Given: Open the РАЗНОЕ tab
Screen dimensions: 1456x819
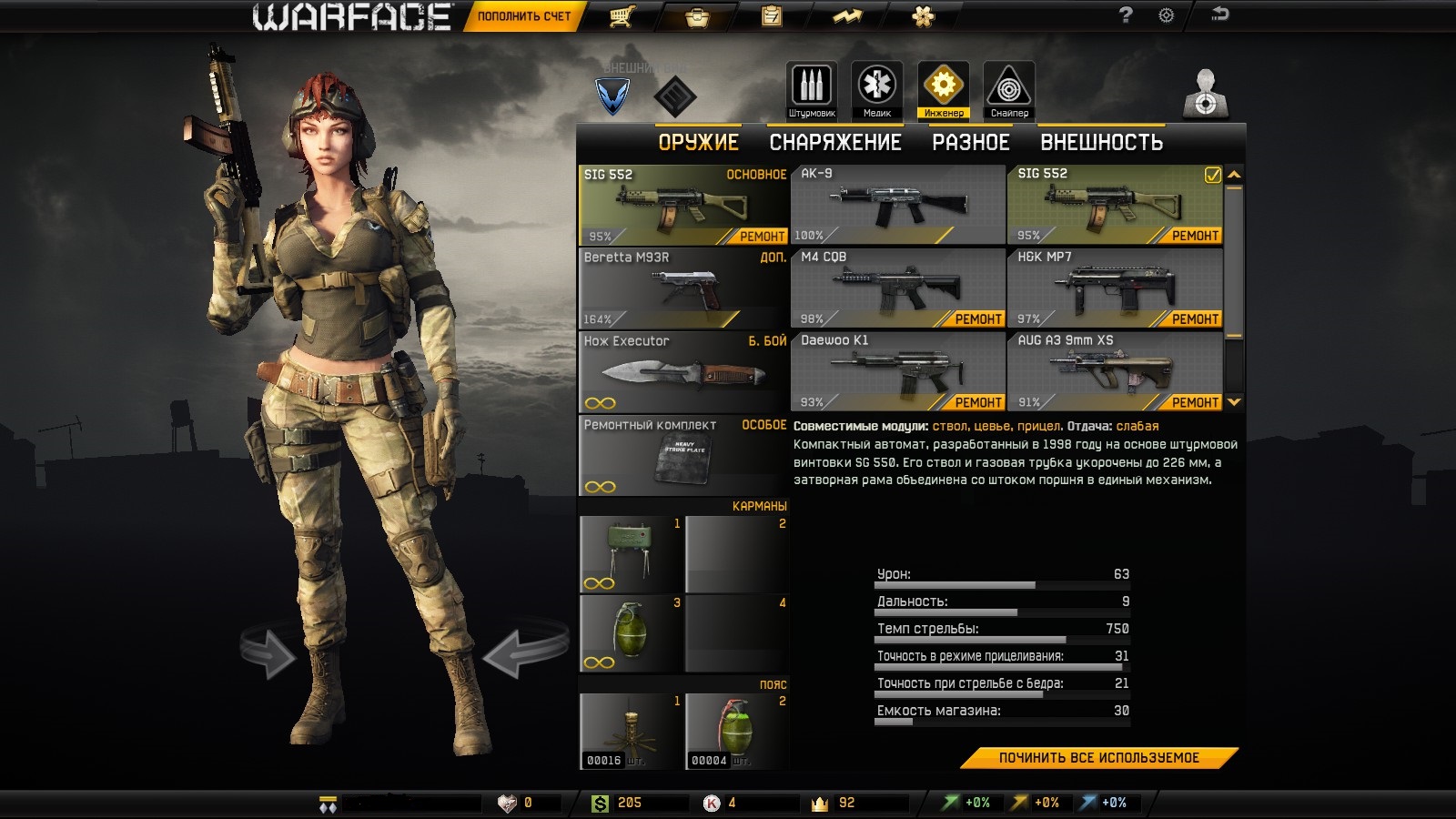Looking at the screenshot, I should [970, 143].
